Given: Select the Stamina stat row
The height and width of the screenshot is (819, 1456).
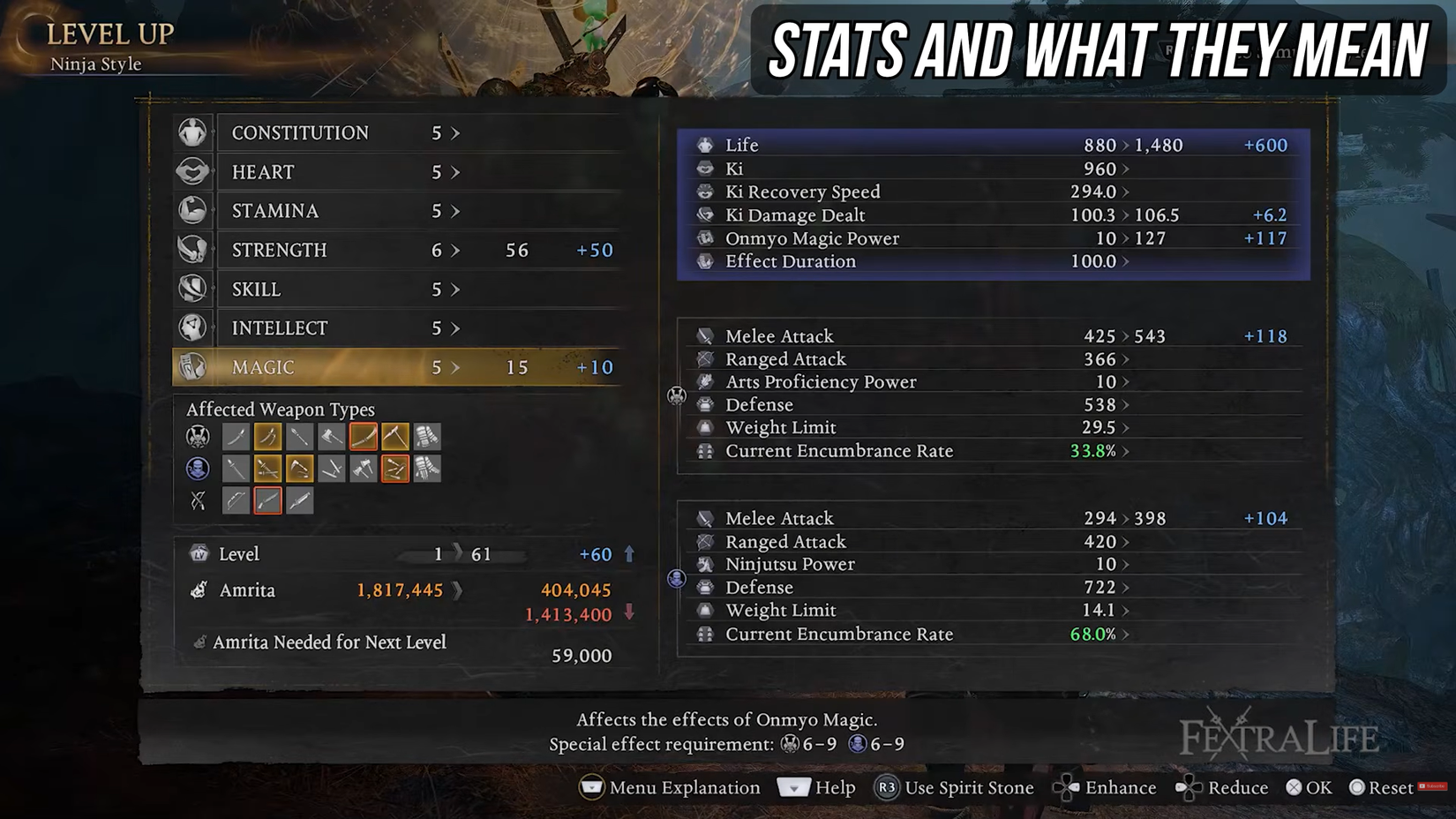Looking at the screenshot, I should click(x=397, y=211).
